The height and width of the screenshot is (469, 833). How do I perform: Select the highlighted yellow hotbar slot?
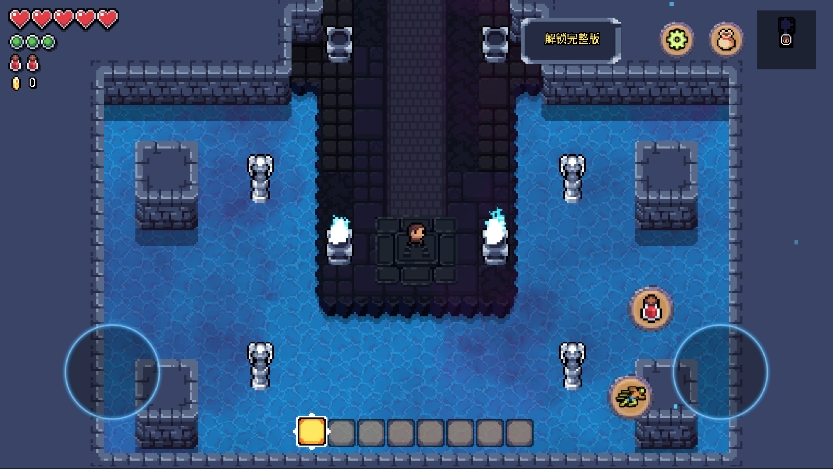pyautogui.click(x=312, y=432)
